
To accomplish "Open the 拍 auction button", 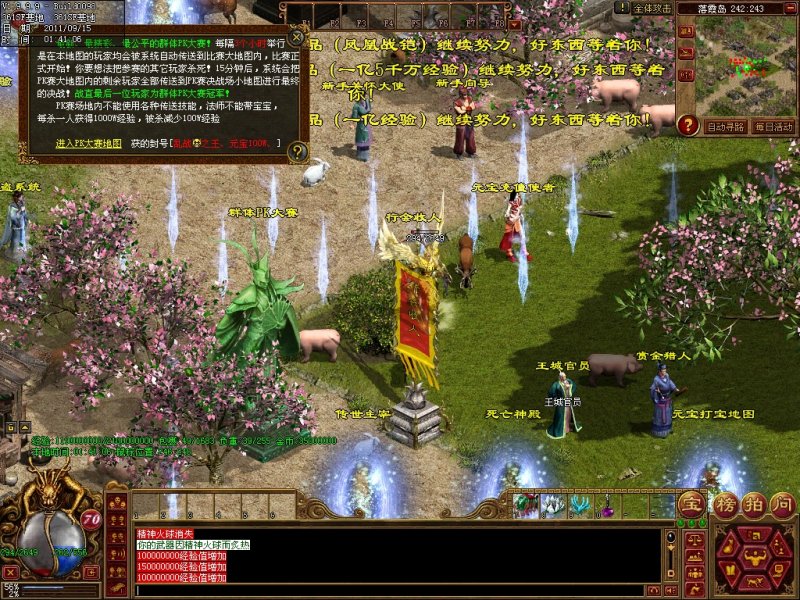I will [749, 503].
